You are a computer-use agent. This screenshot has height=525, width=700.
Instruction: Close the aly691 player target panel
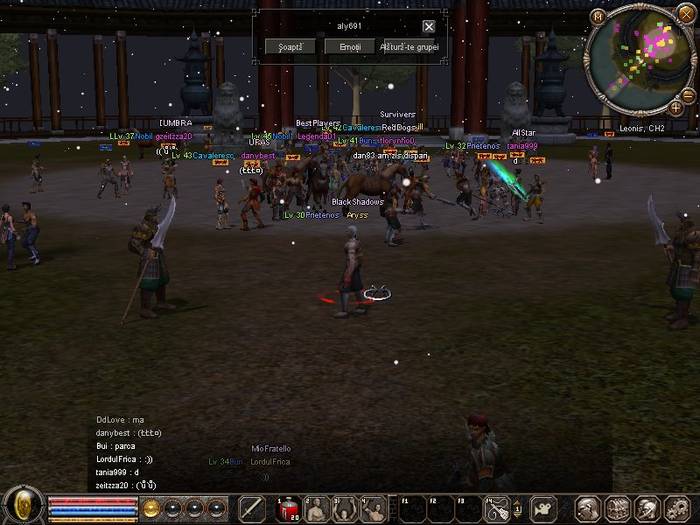[x=429, y=27]
